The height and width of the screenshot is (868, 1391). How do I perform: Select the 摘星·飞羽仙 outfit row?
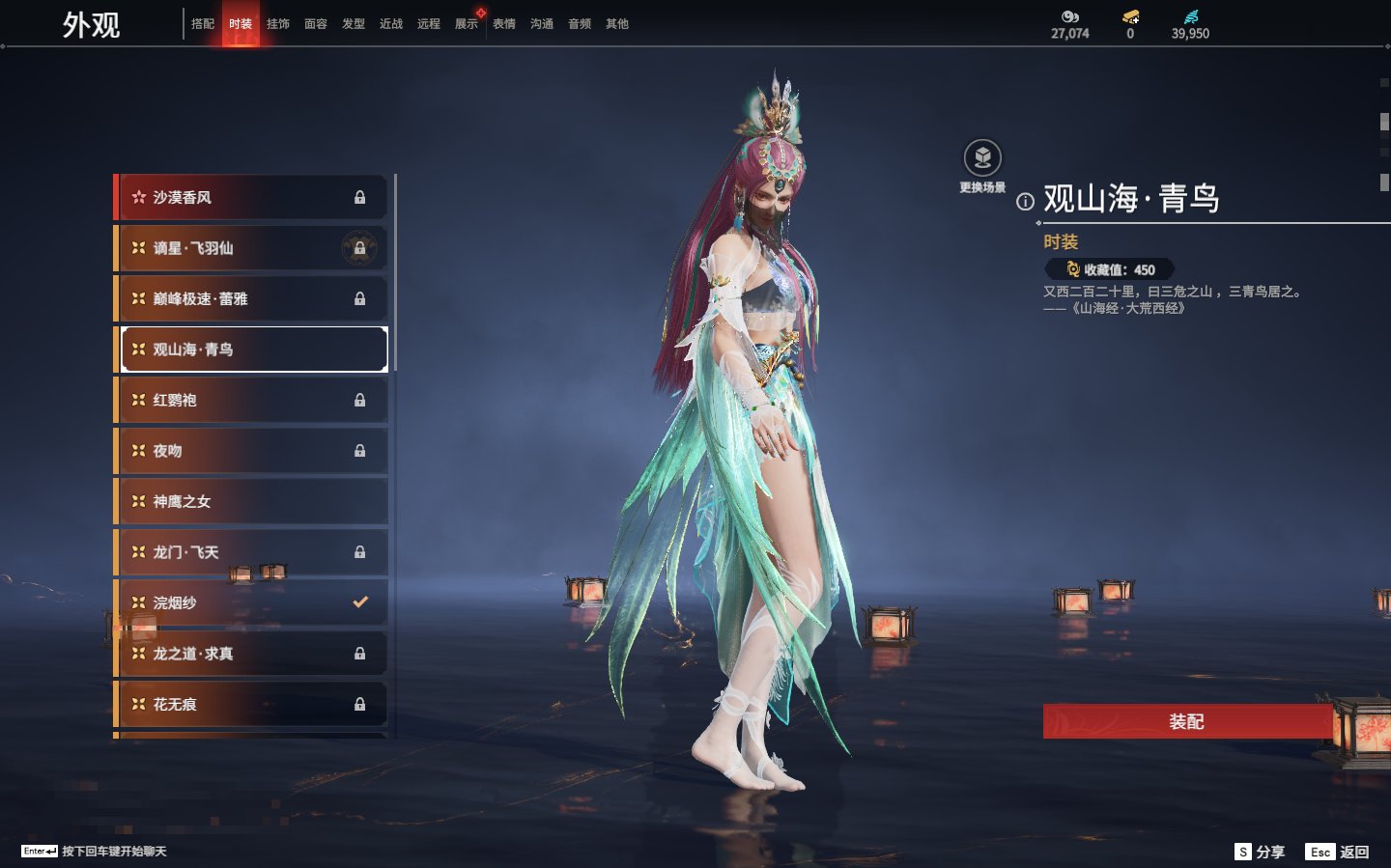[251, 248]
